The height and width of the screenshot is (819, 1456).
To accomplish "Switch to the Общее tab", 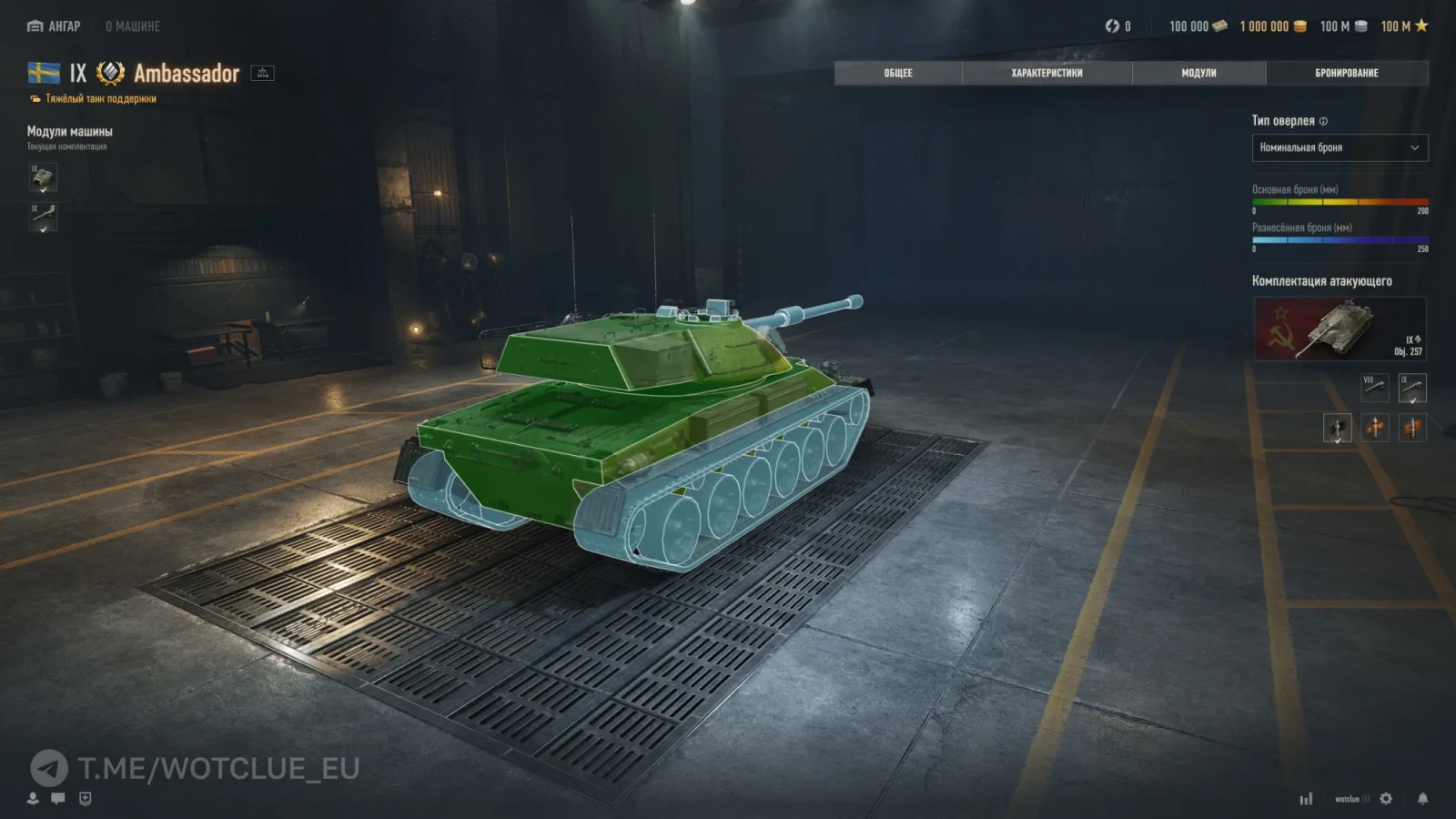I will pos(897,73).
